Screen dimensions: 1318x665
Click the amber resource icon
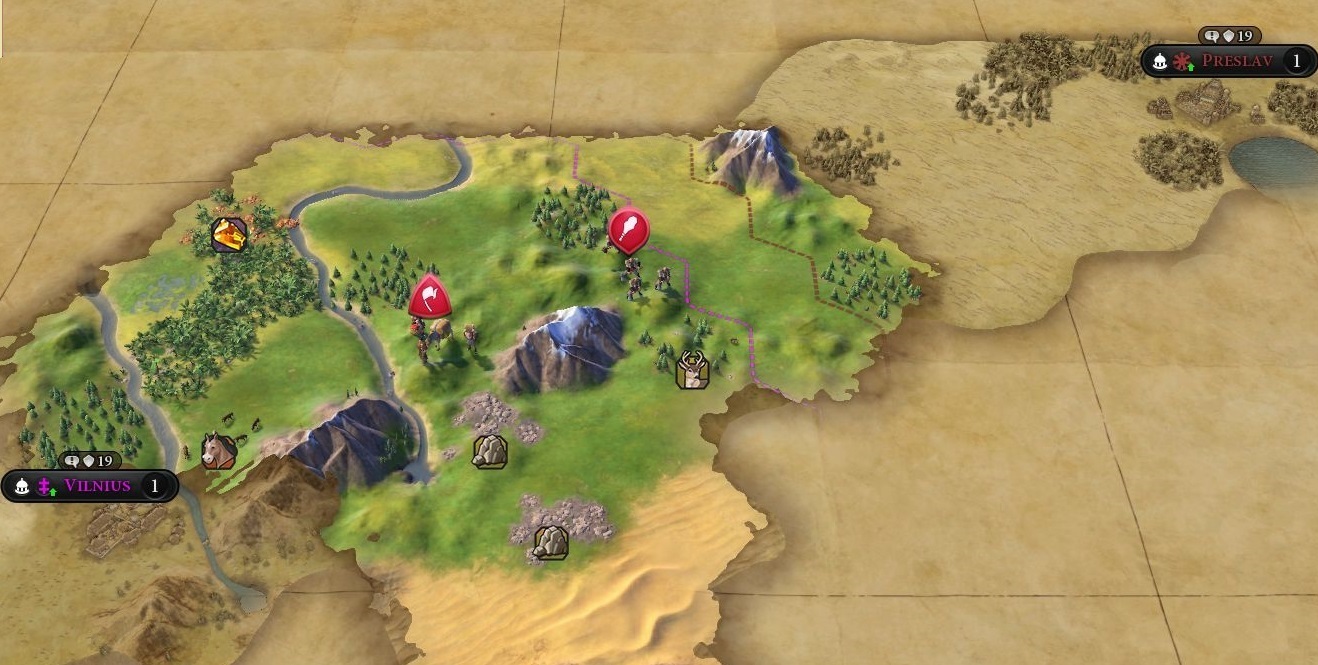(x=230, y=235)
